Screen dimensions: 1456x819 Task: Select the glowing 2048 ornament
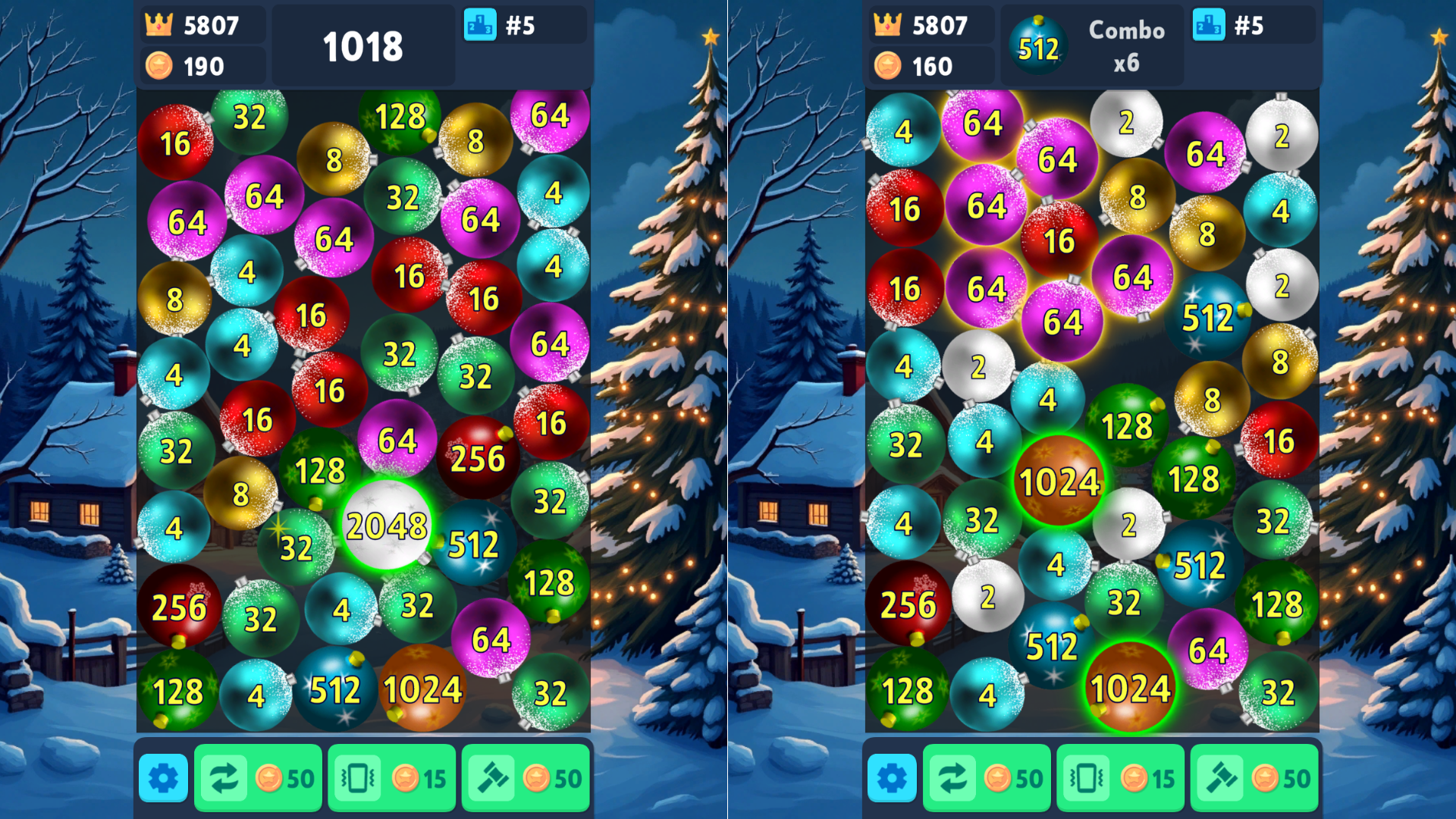387,525
